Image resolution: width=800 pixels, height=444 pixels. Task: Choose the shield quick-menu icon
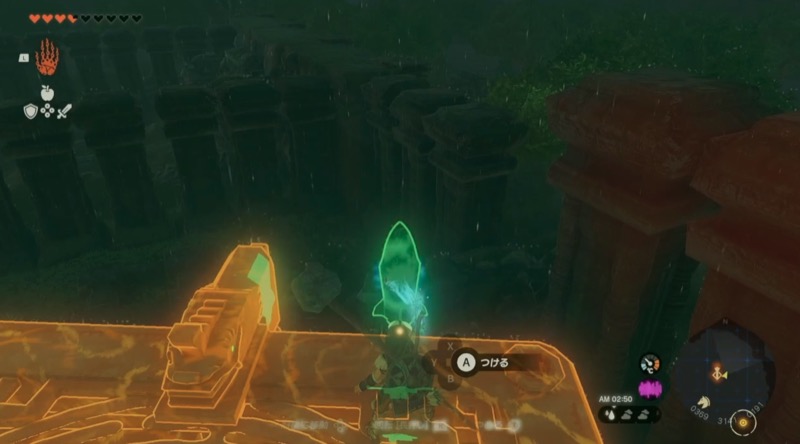point(30,110)
